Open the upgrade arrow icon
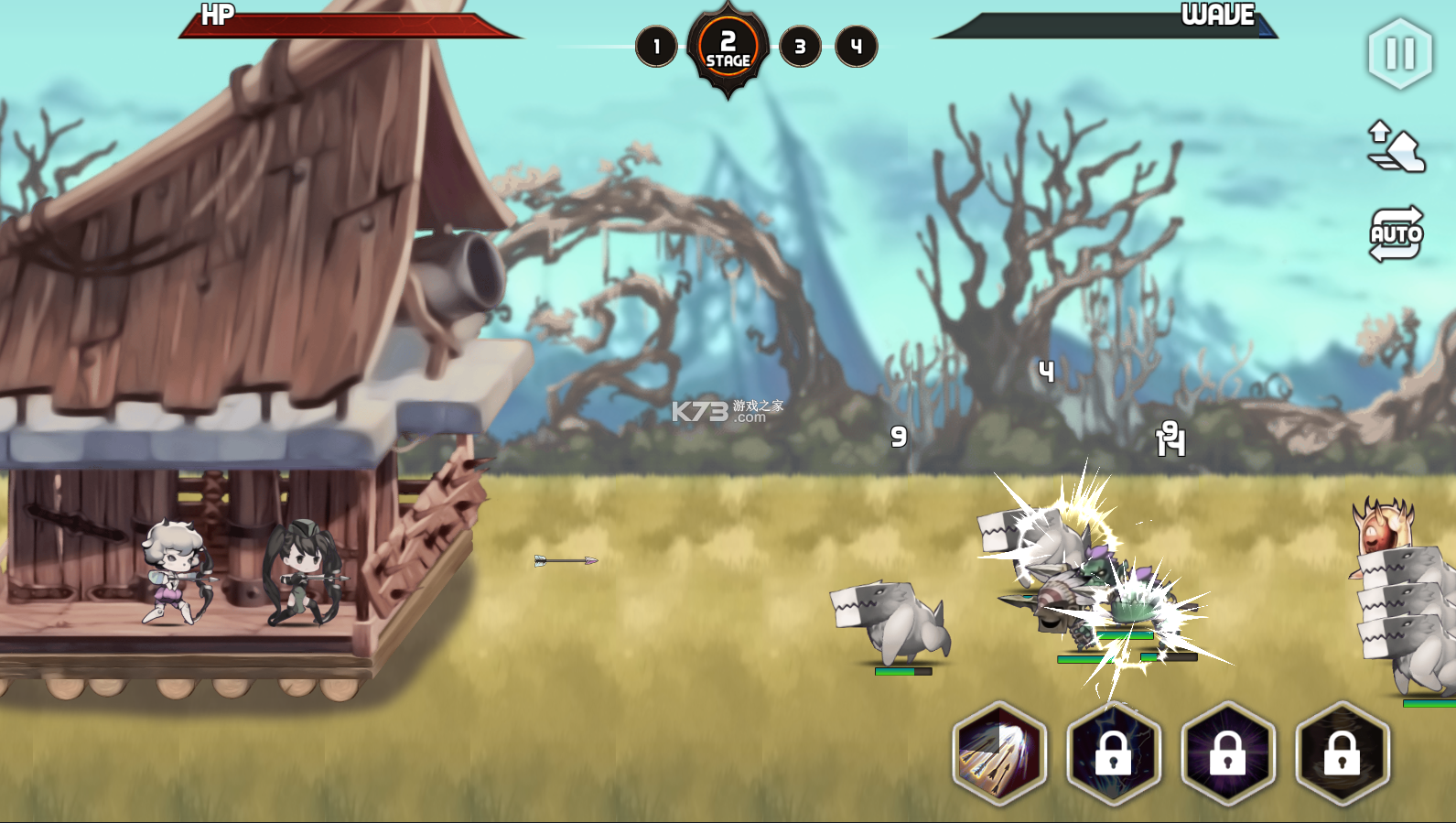This screenshot has width=1456, height=823. [1395, 147]
